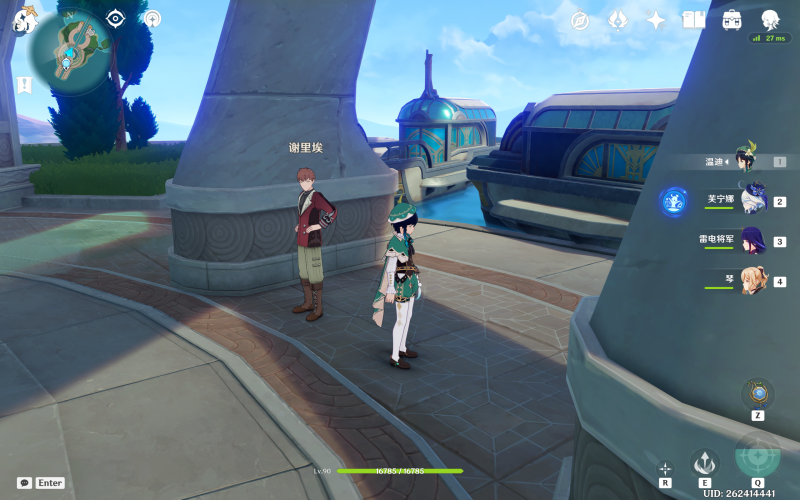Switch to party member 雷电将军
The image size is (800, 500).
[x=750, y=240]
